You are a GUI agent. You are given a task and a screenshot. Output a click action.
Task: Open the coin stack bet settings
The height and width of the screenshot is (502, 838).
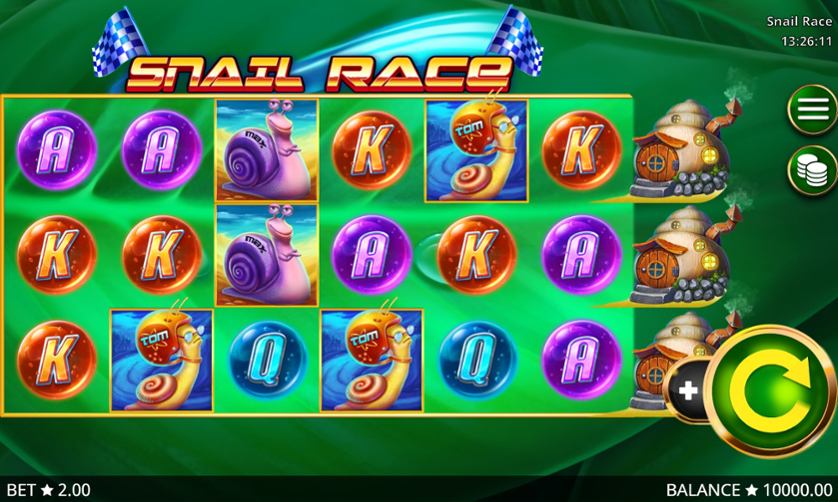coord(810,168)
